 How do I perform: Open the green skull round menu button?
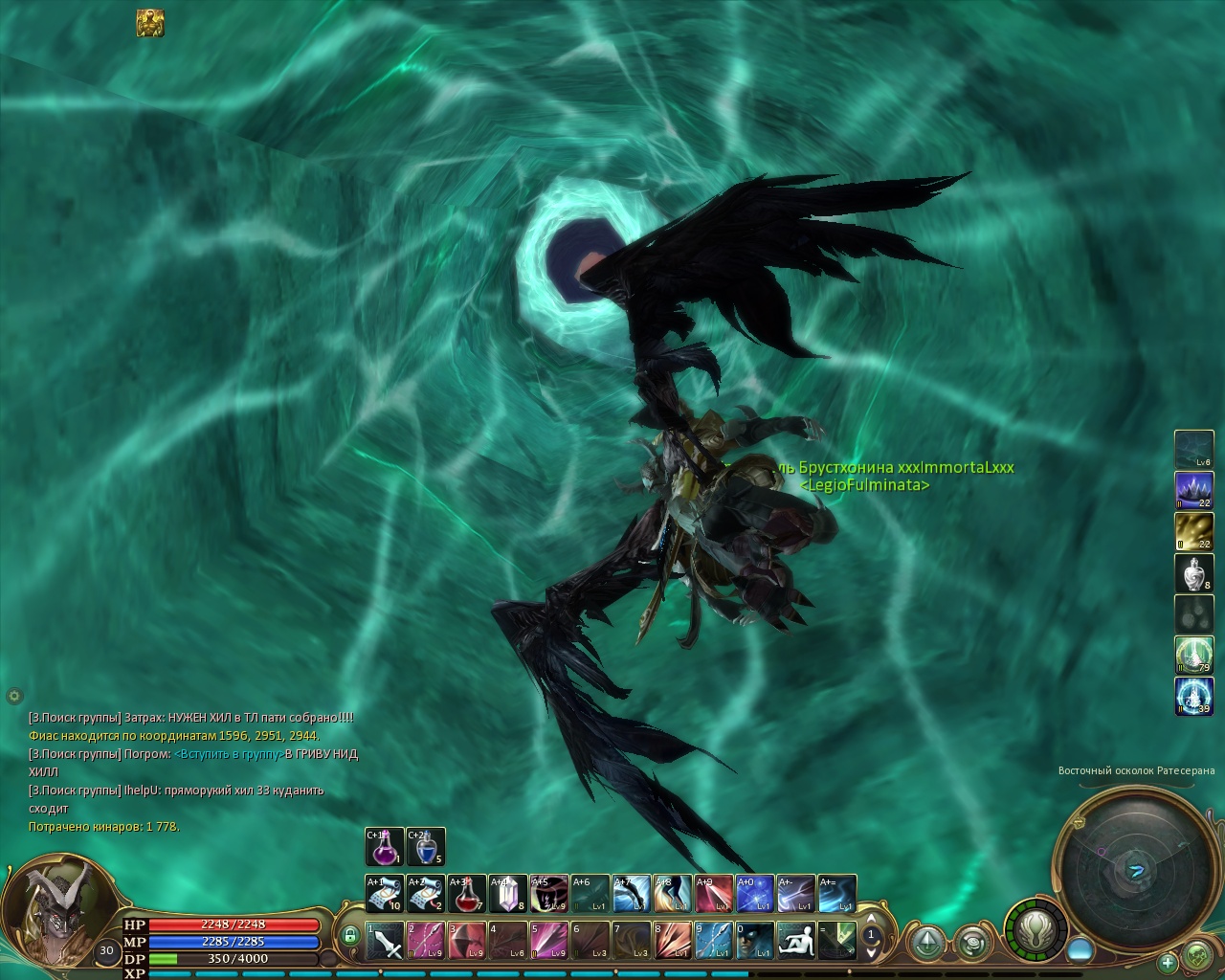click(1196, 955)
